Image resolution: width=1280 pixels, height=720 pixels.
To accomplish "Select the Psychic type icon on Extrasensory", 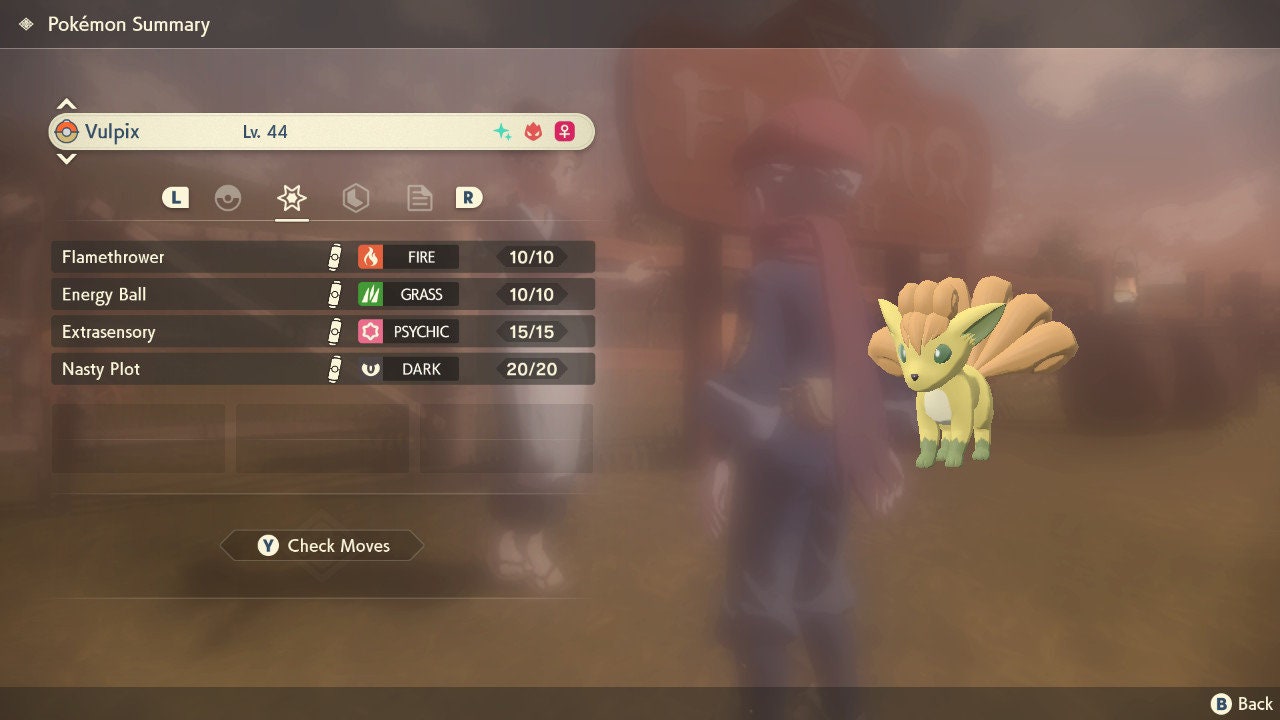I will point(372,331).
